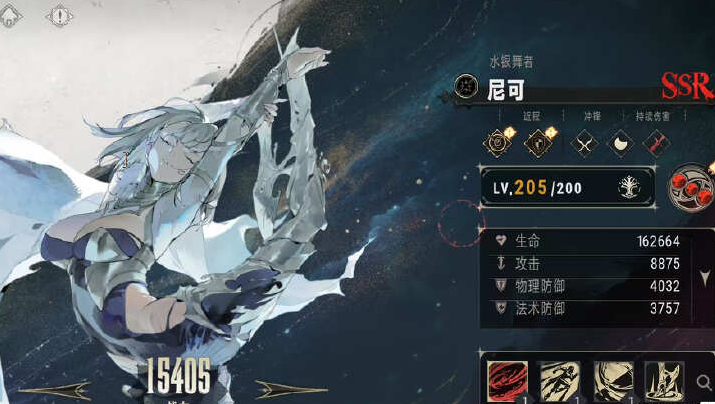
Task: Select the red slash skill icon
Action: [508, 380]
